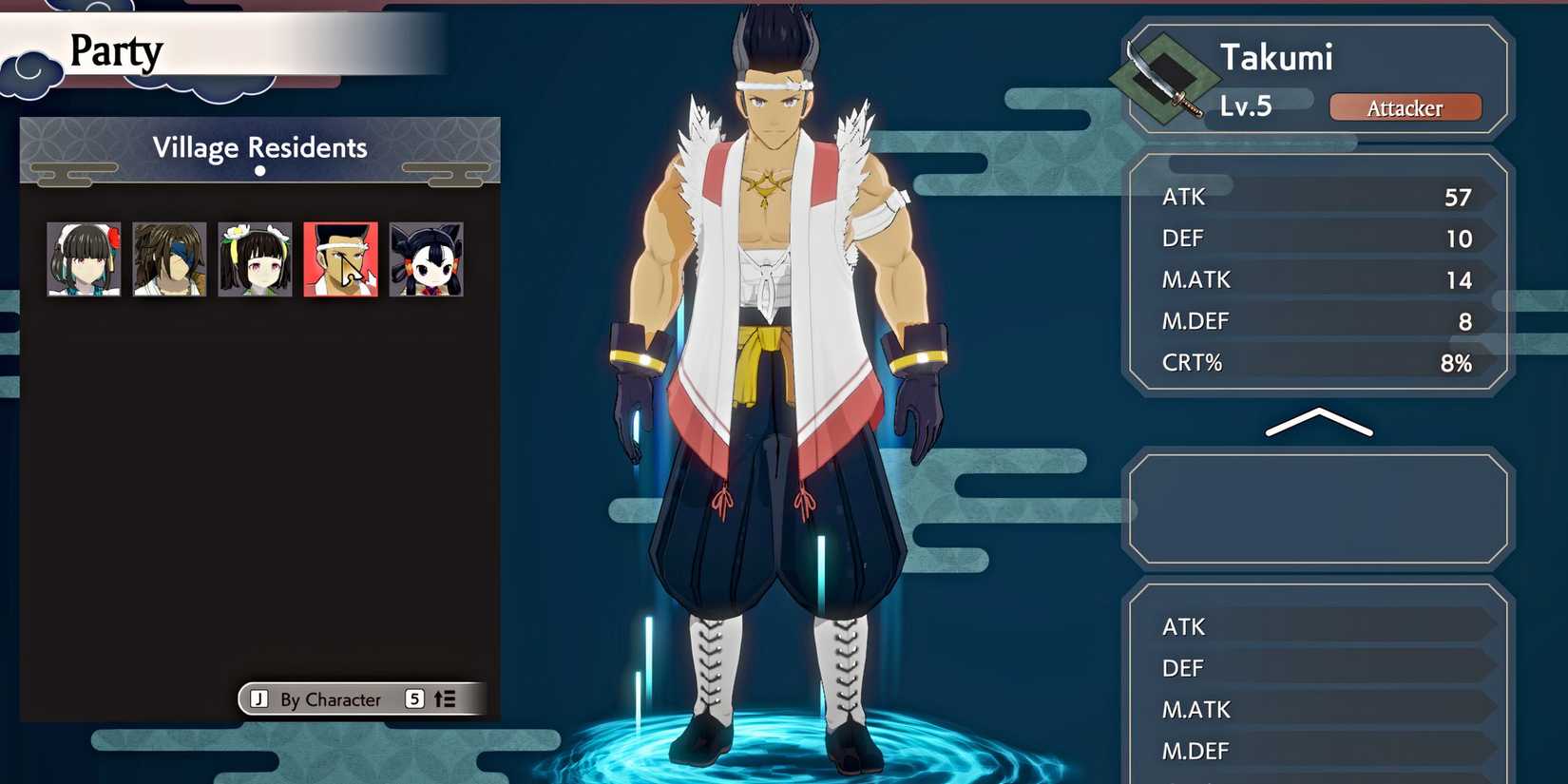The width and height of the screenshot is (1568, 784).
Task: Toggle the Attacker role badge
Action: 1405,107
